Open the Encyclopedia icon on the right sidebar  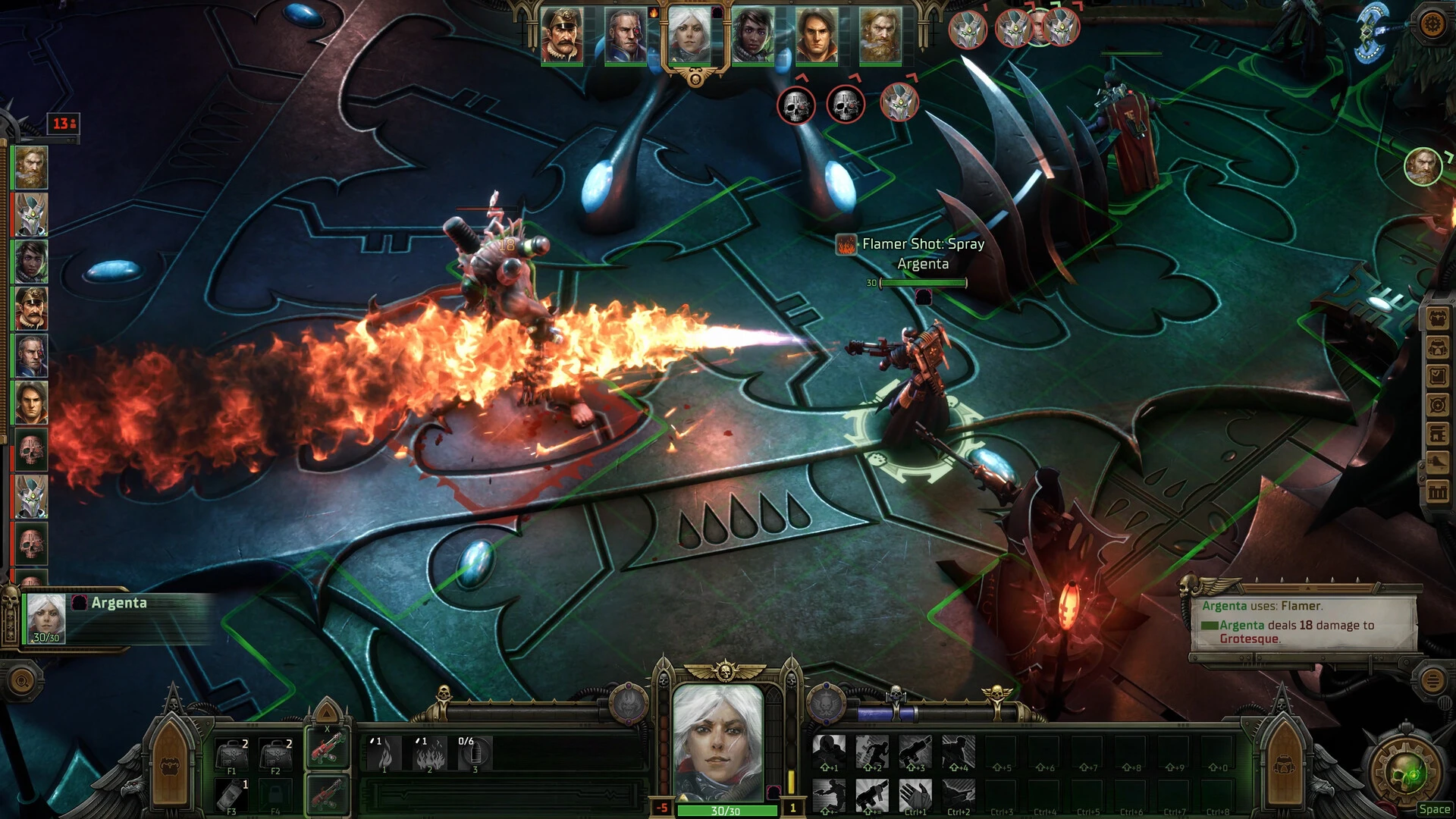[x=1437, y=435]
